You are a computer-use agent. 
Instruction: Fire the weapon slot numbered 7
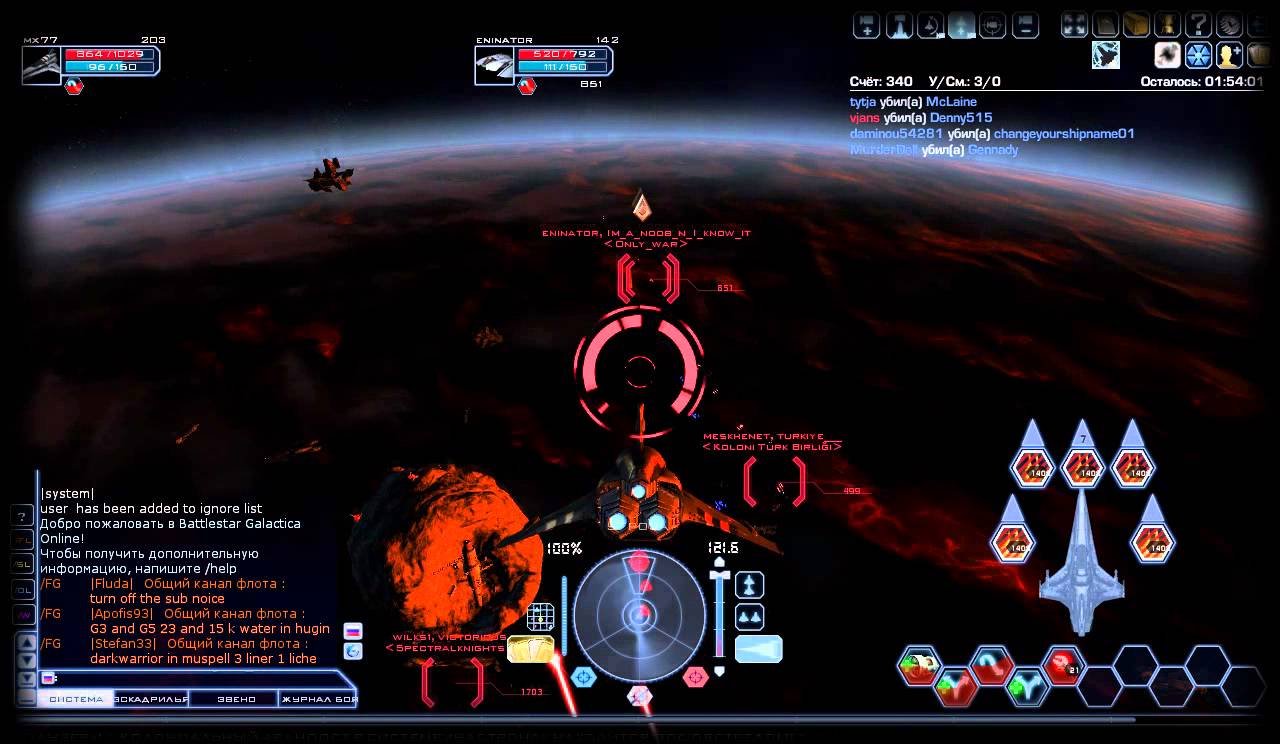tap(1082, 466)
